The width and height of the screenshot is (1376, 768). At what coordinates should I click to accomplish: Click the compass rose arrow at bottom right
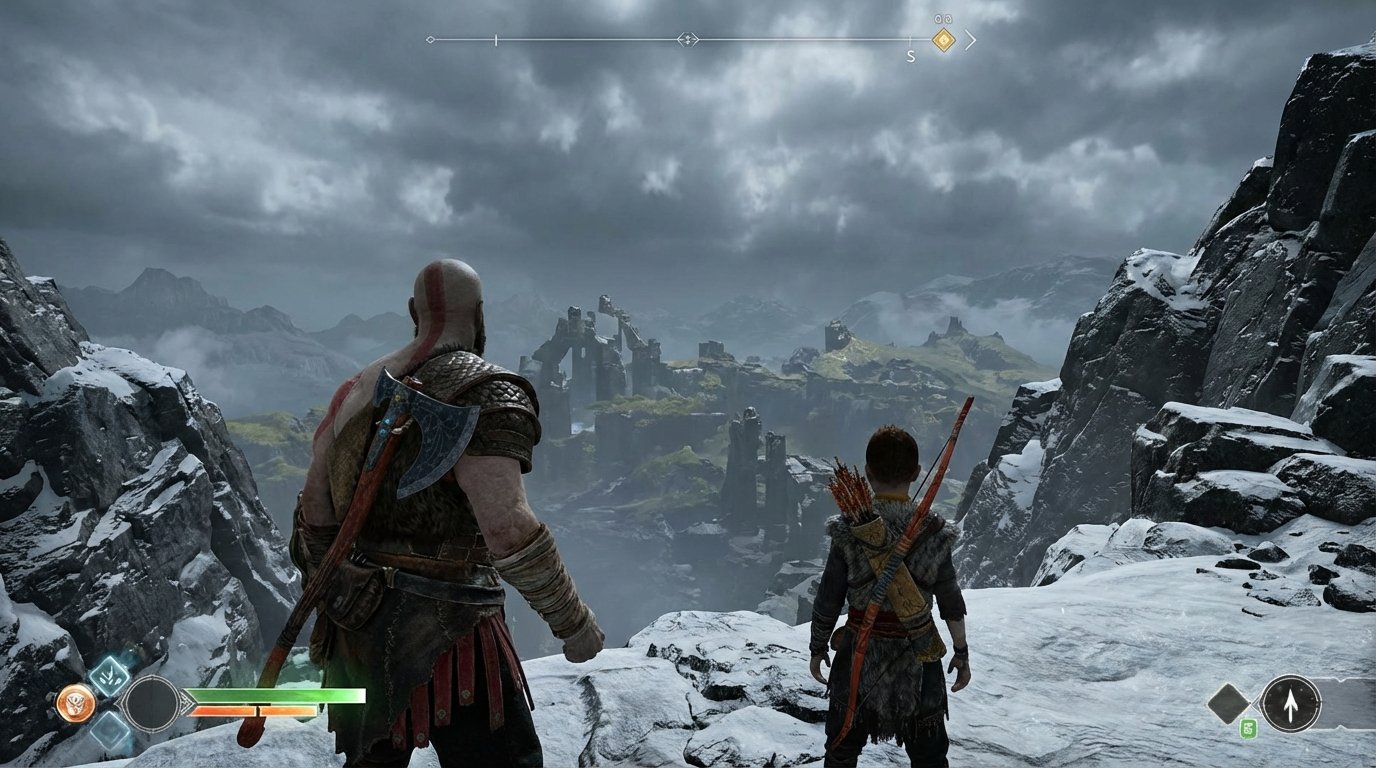click(1291, 704)
